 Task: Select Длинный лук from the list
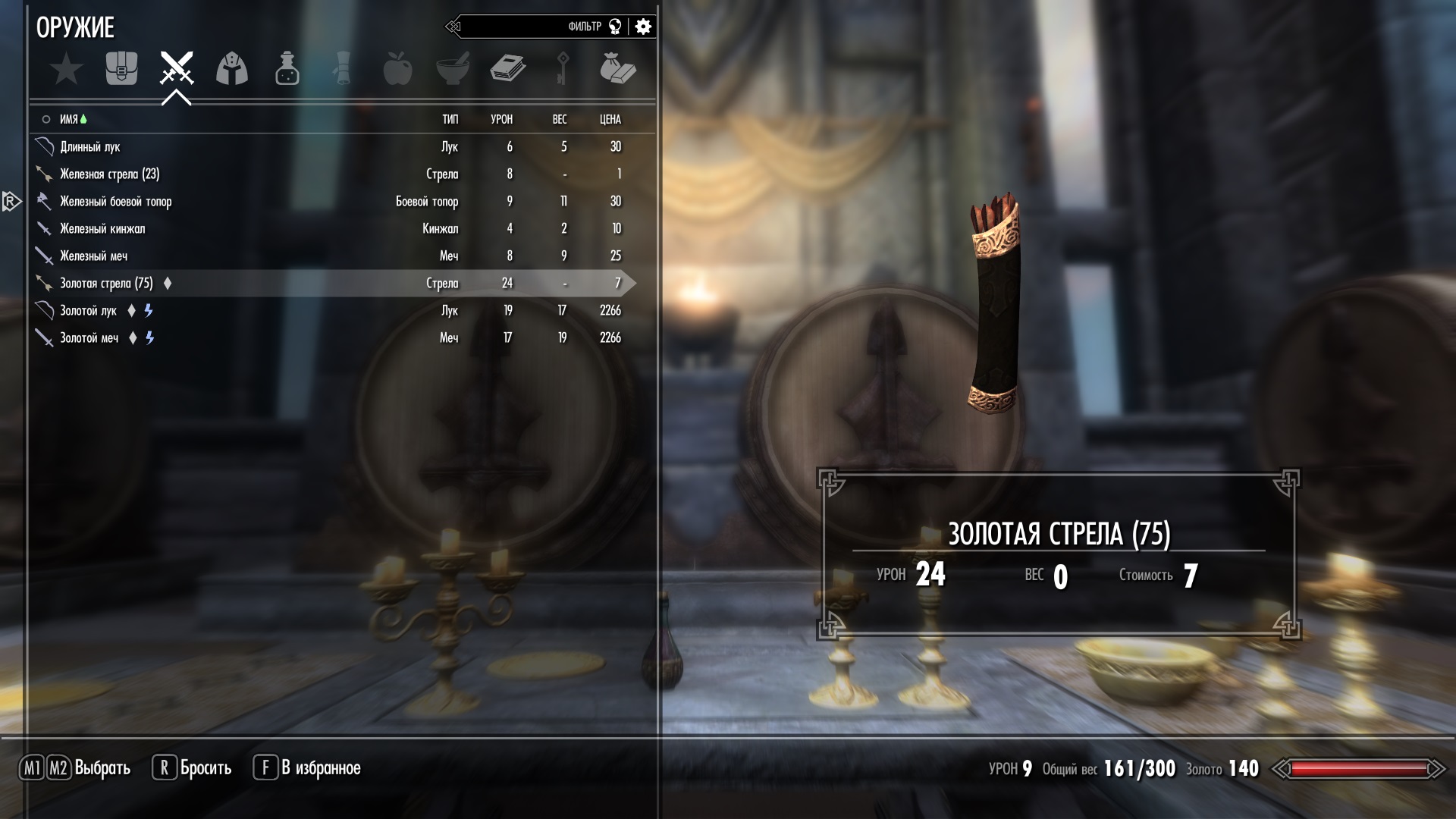click(90, 146)
